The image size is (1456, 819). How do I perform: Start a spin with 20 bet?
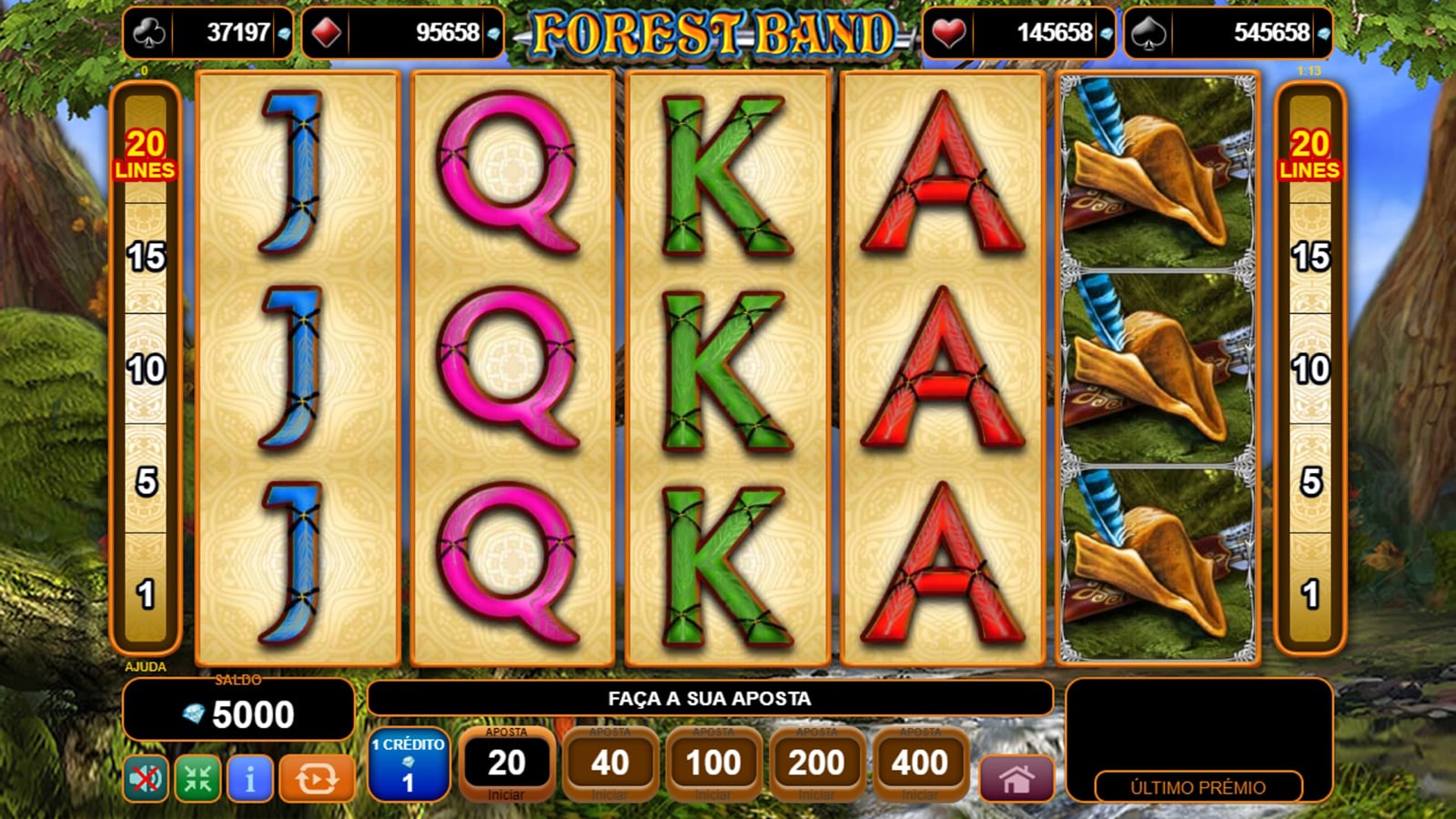[x=506, y=764]
